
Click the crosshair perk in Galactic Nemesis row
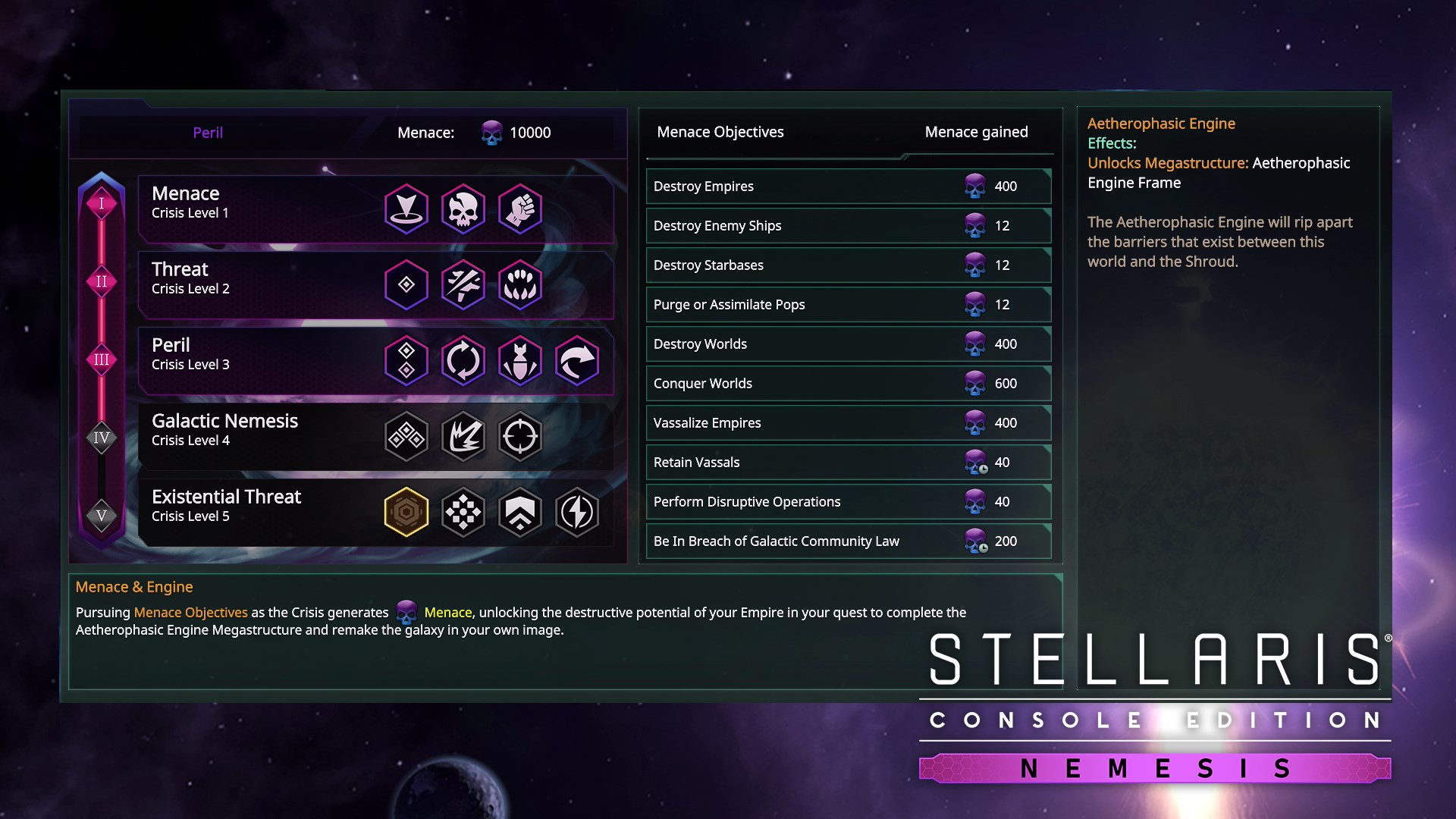[x=520, y=437]
